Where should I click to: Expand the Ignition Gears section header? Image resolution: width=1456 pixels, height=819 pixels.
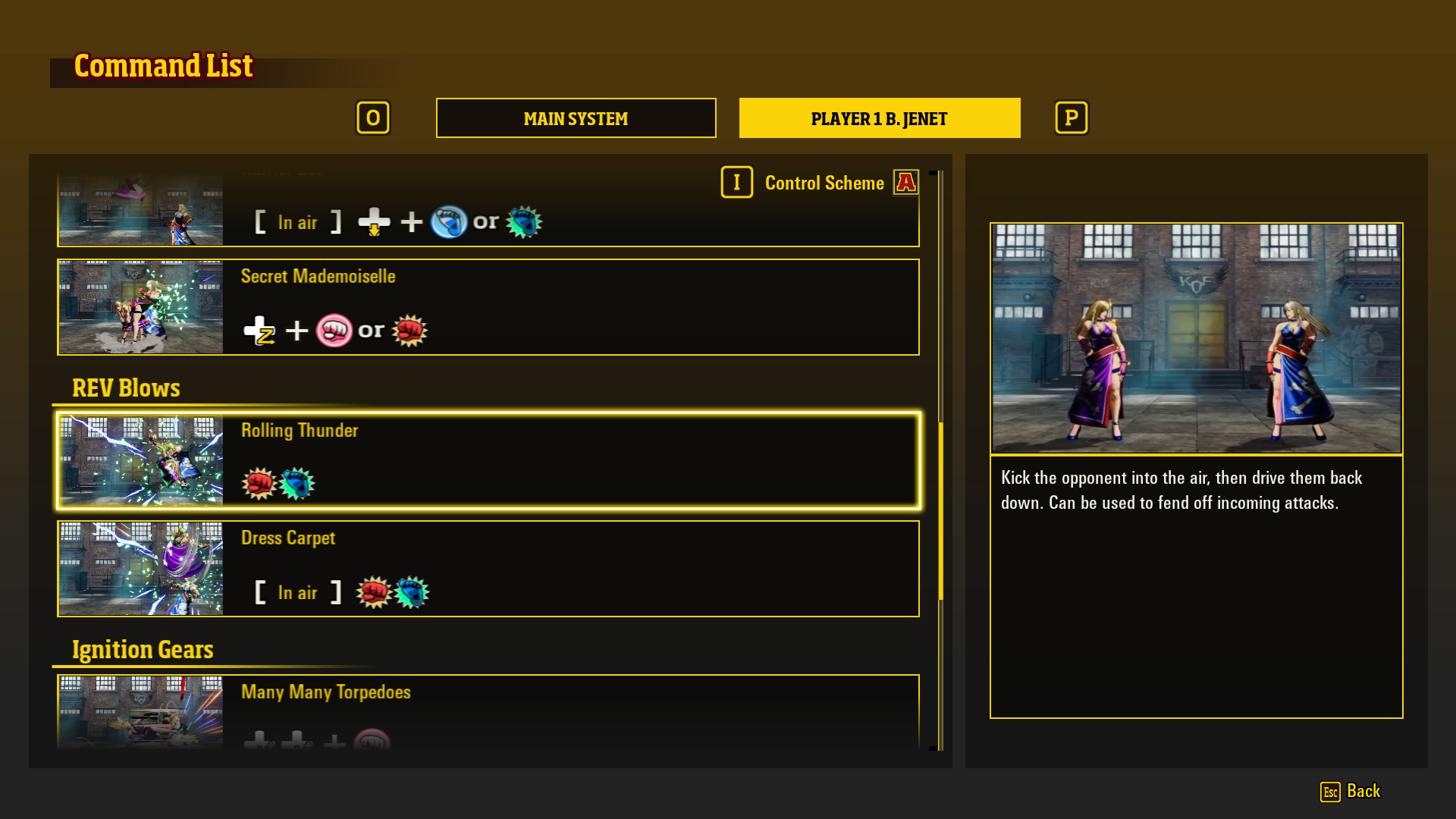coord(142,649)
